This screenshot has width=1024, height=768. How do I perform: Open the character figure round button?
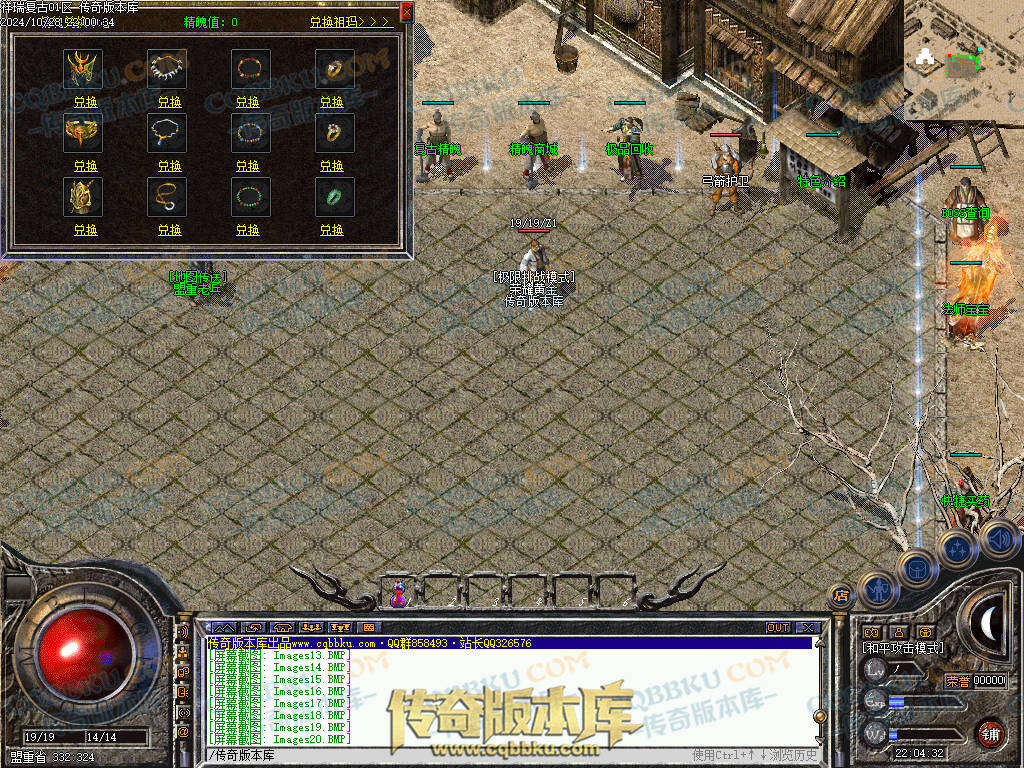click(877, 589)
